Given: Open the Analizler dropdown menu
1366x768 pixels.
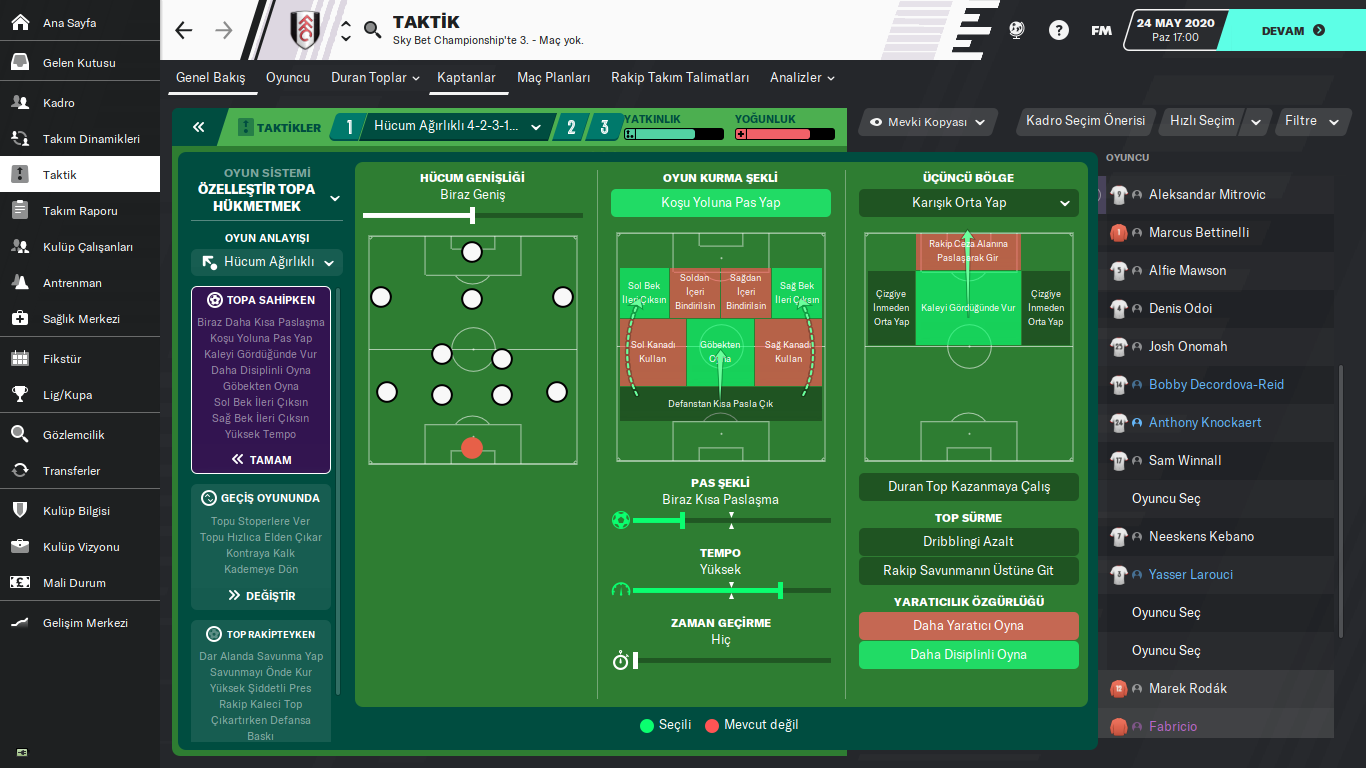Looking at the screenshot, I should coord(802,78).
